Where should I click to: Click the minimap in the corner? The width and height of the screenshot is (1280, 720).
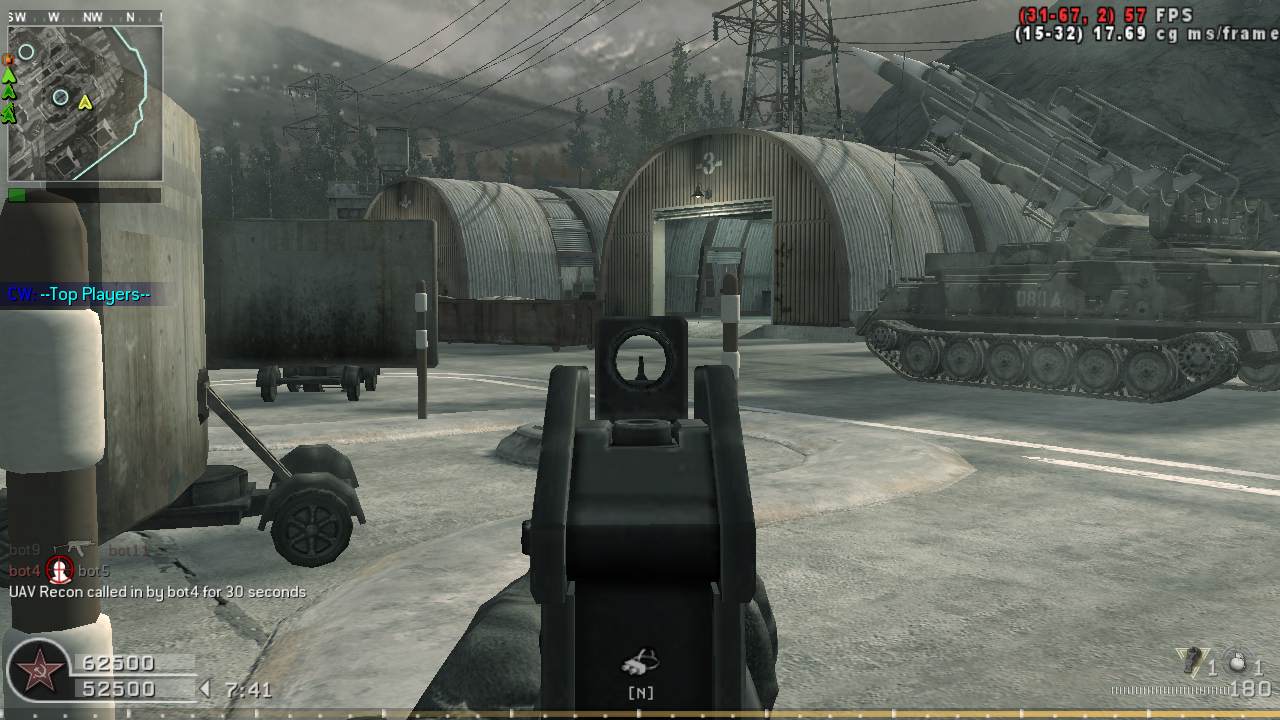[x=85, y=103]
